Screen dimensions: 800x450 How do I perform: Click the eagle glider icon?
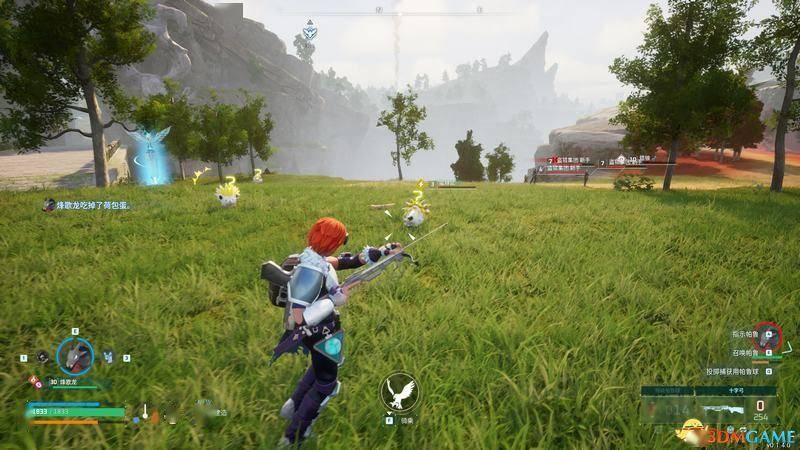pyautogui.click(x=399, y=392)
